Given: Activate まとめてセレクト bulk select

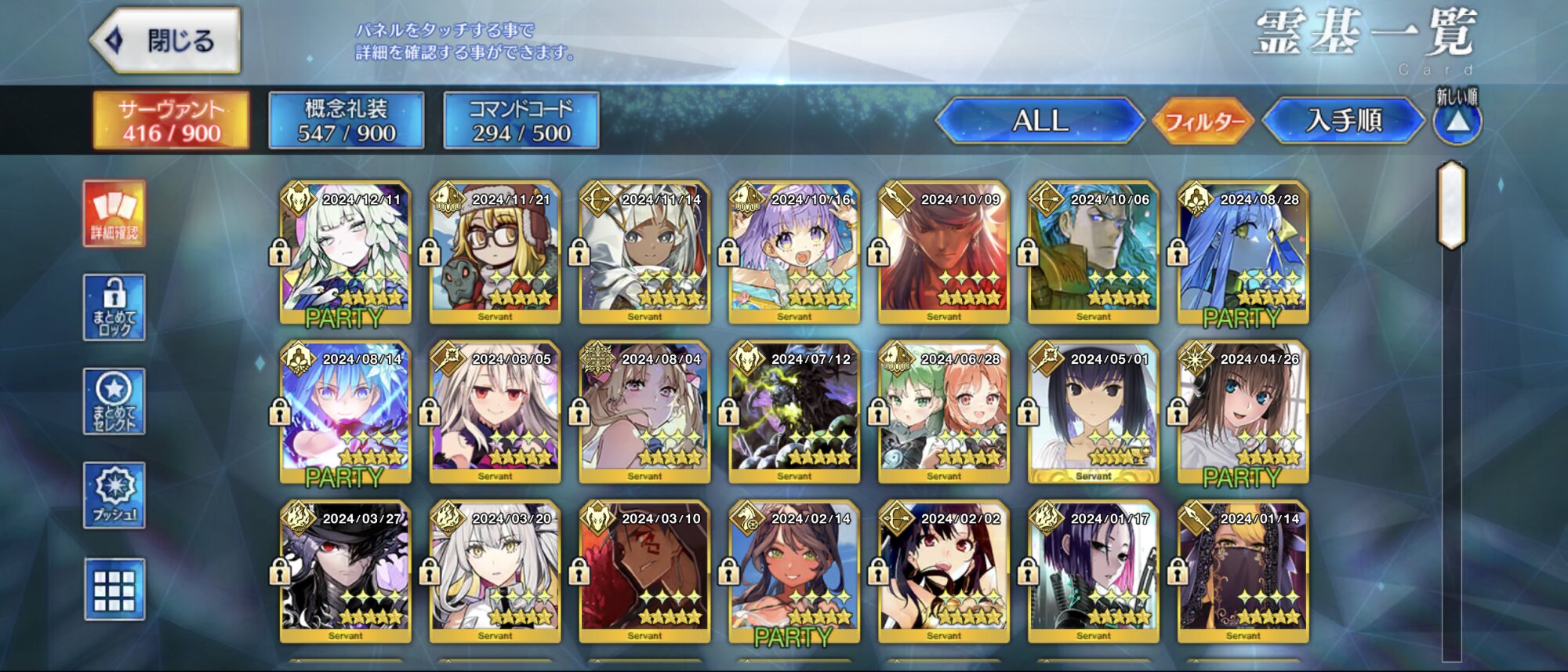Looking at the screenshot, I should (114, 401).
